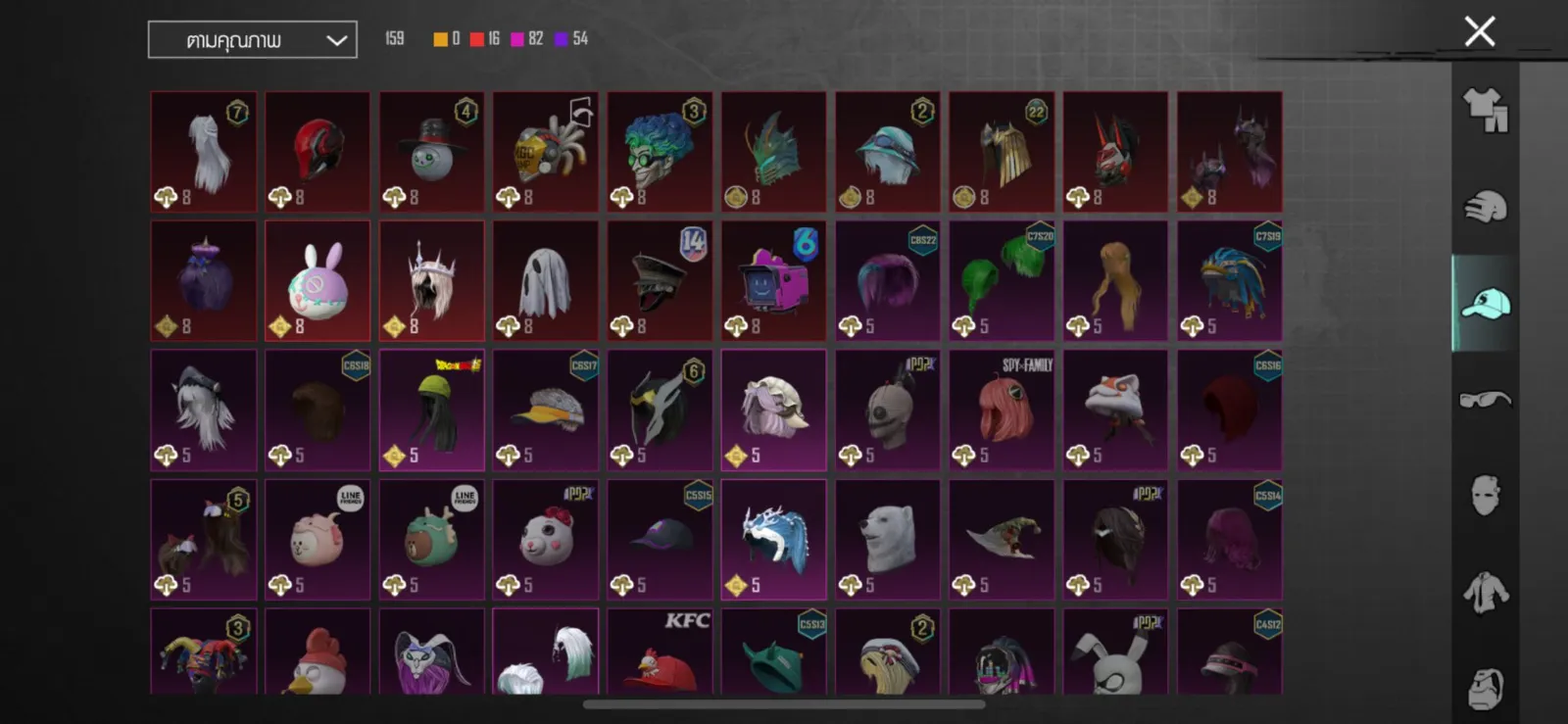Select the SPY-FAMILY pink hair item
The width and height of the screenshot is (1568, 724).
point(1001,410)
